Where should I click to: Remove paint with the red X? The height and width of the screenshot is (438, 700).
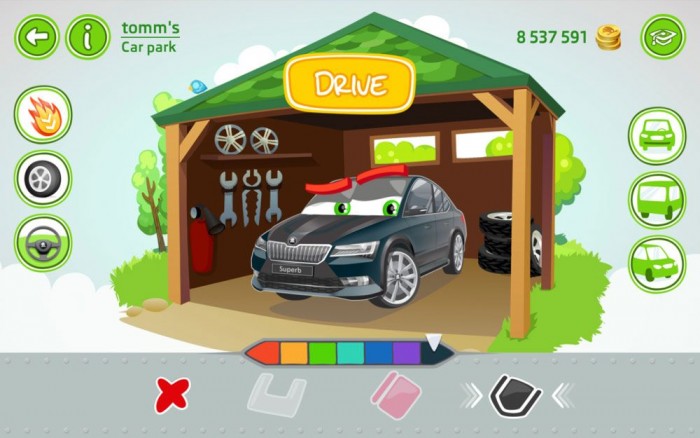[x=171, y=395]
